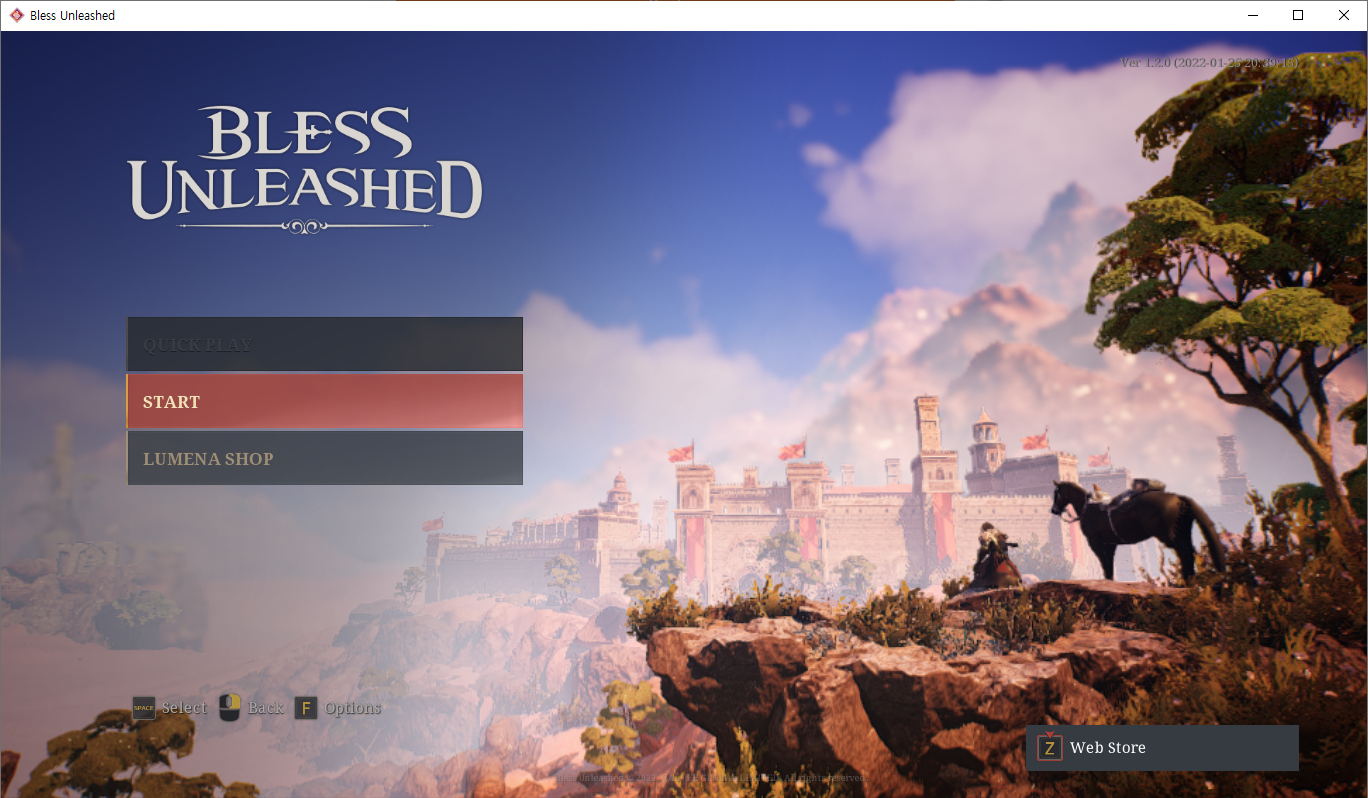The height and width of the screenshot is (798, 1368).
Task: Open the Lumena Shop
Action: (x=324, y=458)
